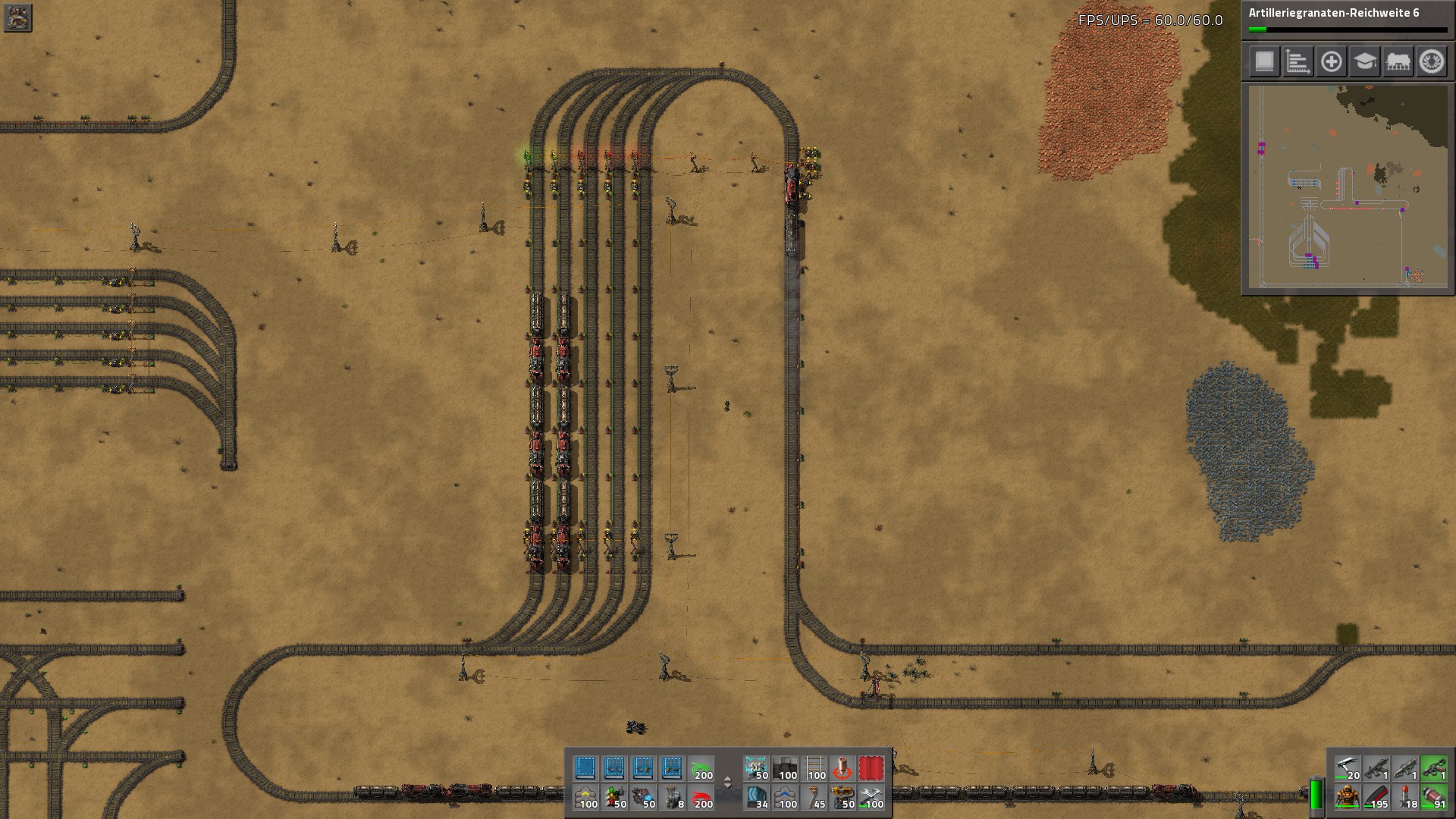This screenshot has width=1456, height=819.
Task: Open the blueprint library book button
Action: point(1264,61)
